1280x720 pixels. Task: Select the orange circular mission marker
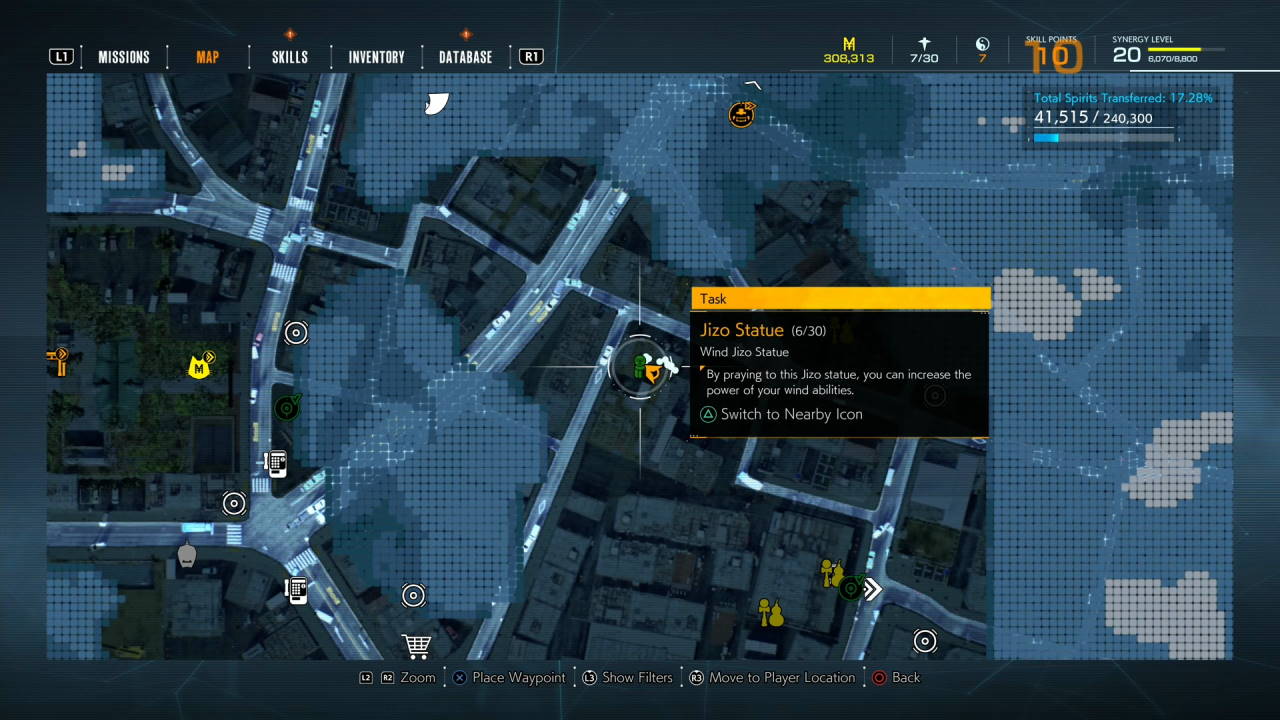[x=741, y=114]
